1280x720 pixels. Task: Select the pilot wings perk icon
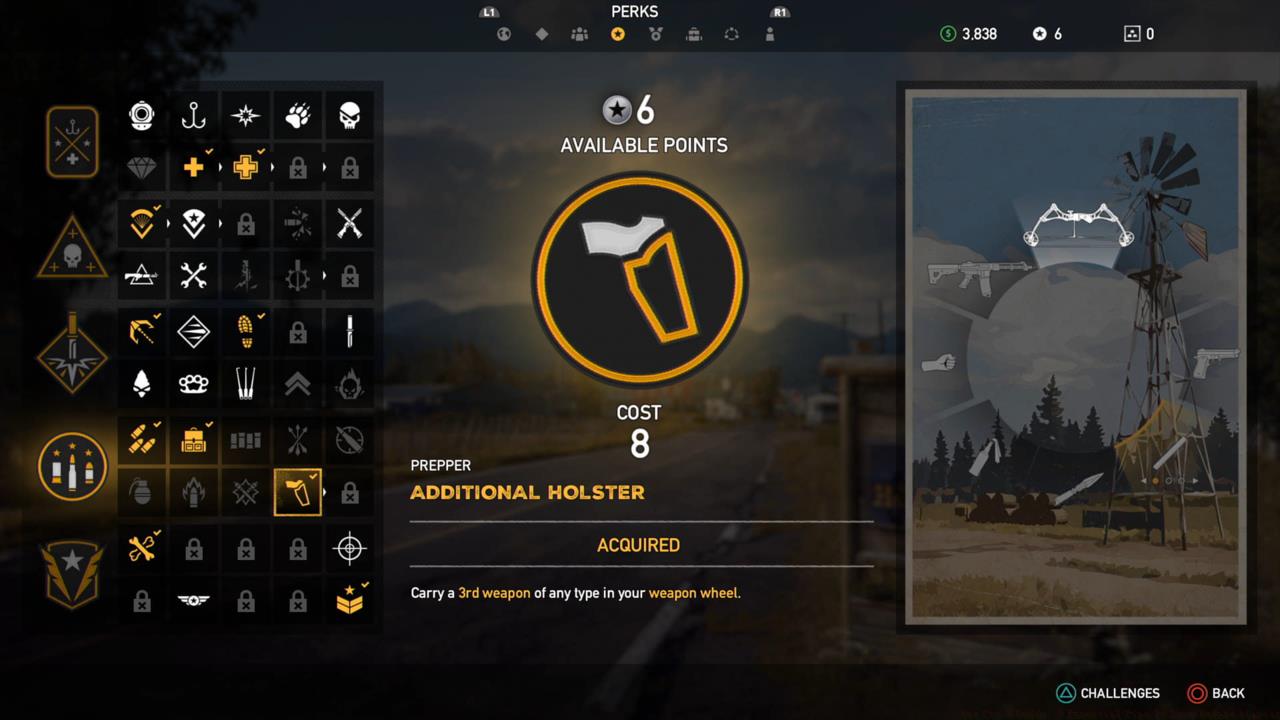tap(193, 601)
